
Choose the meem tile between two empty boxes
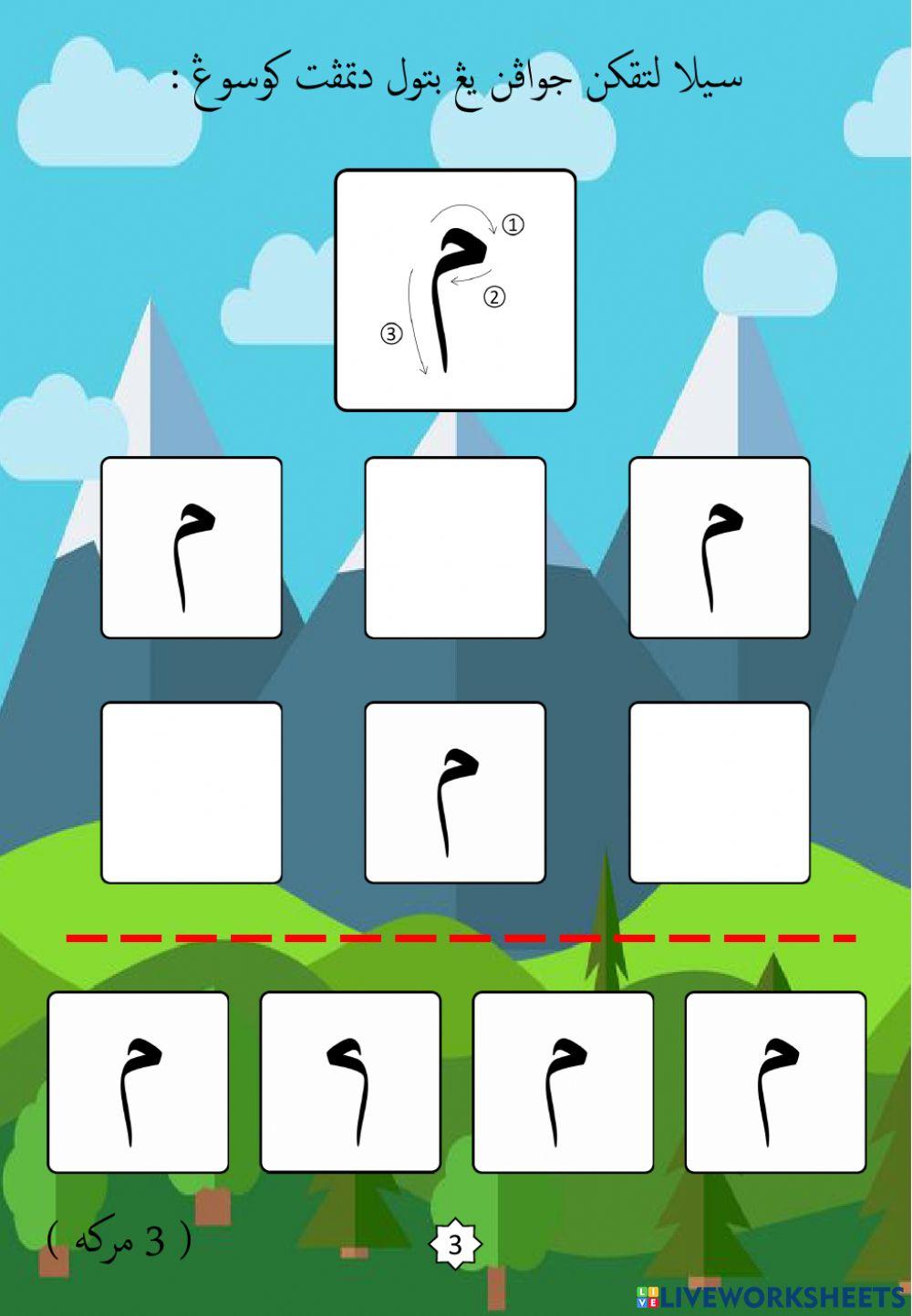455,793
